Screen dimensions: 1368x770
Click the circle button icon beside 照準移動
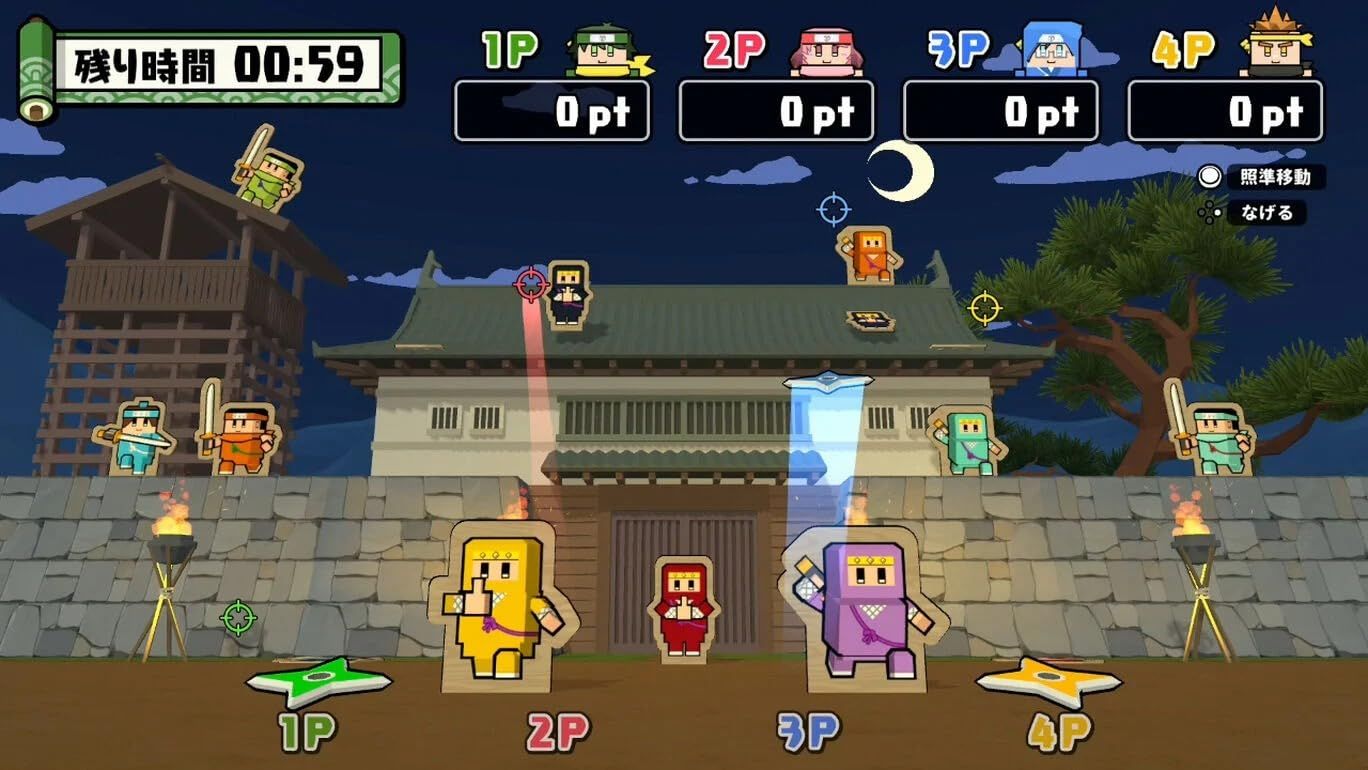click(x=1209, y=178)
